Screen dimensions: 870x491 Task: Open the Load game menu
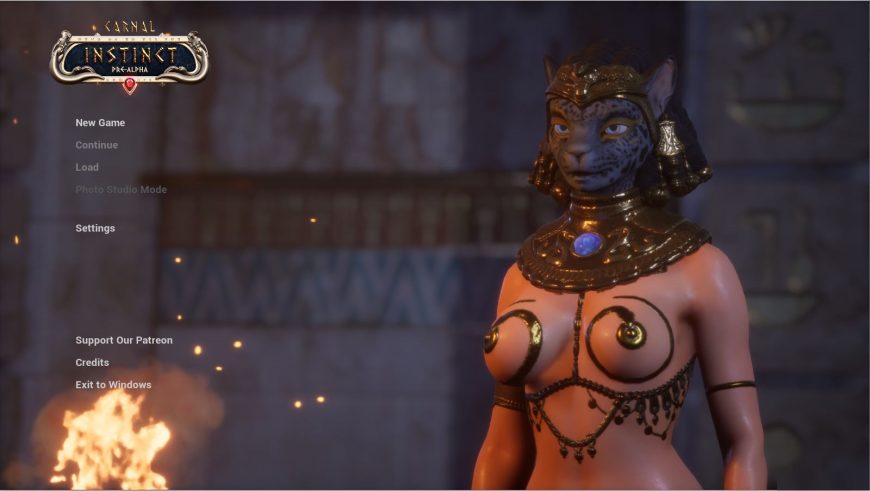87,167
